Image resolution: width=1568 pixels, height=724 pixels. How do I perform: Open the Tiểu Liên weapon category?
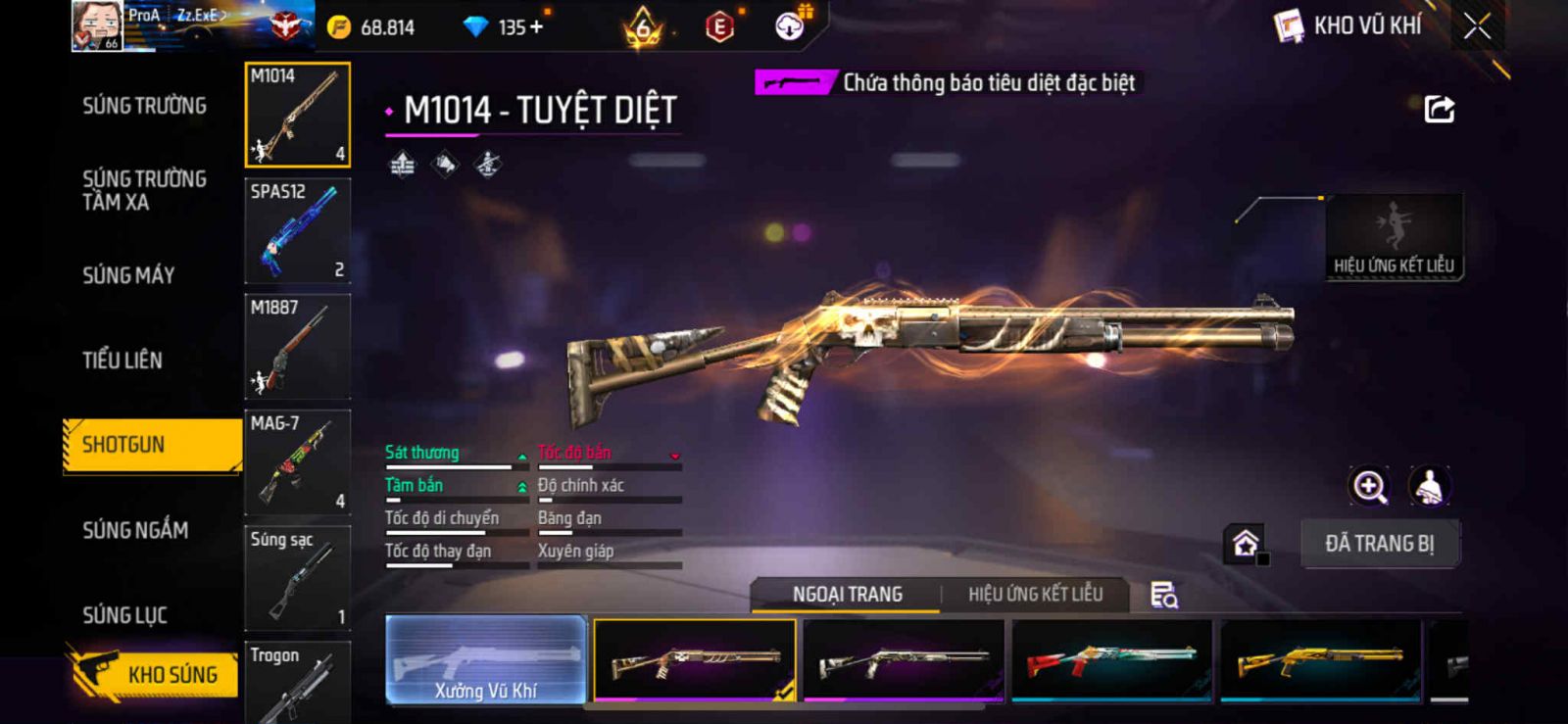pyautogui.click(x=122, y=361)
